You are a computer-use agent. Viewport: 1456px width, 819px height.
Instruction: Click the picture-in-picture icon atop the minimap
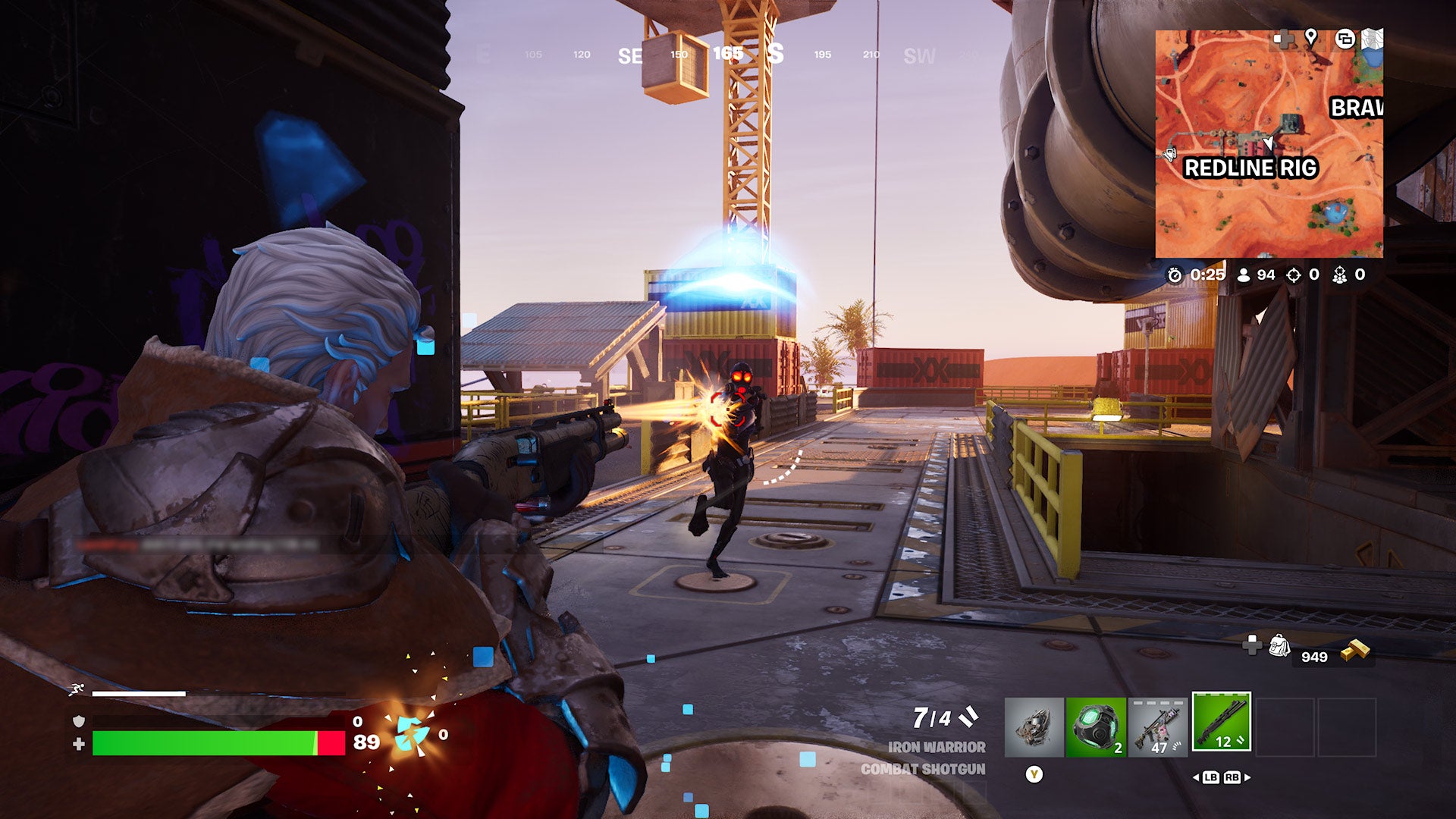point(1345,39)
